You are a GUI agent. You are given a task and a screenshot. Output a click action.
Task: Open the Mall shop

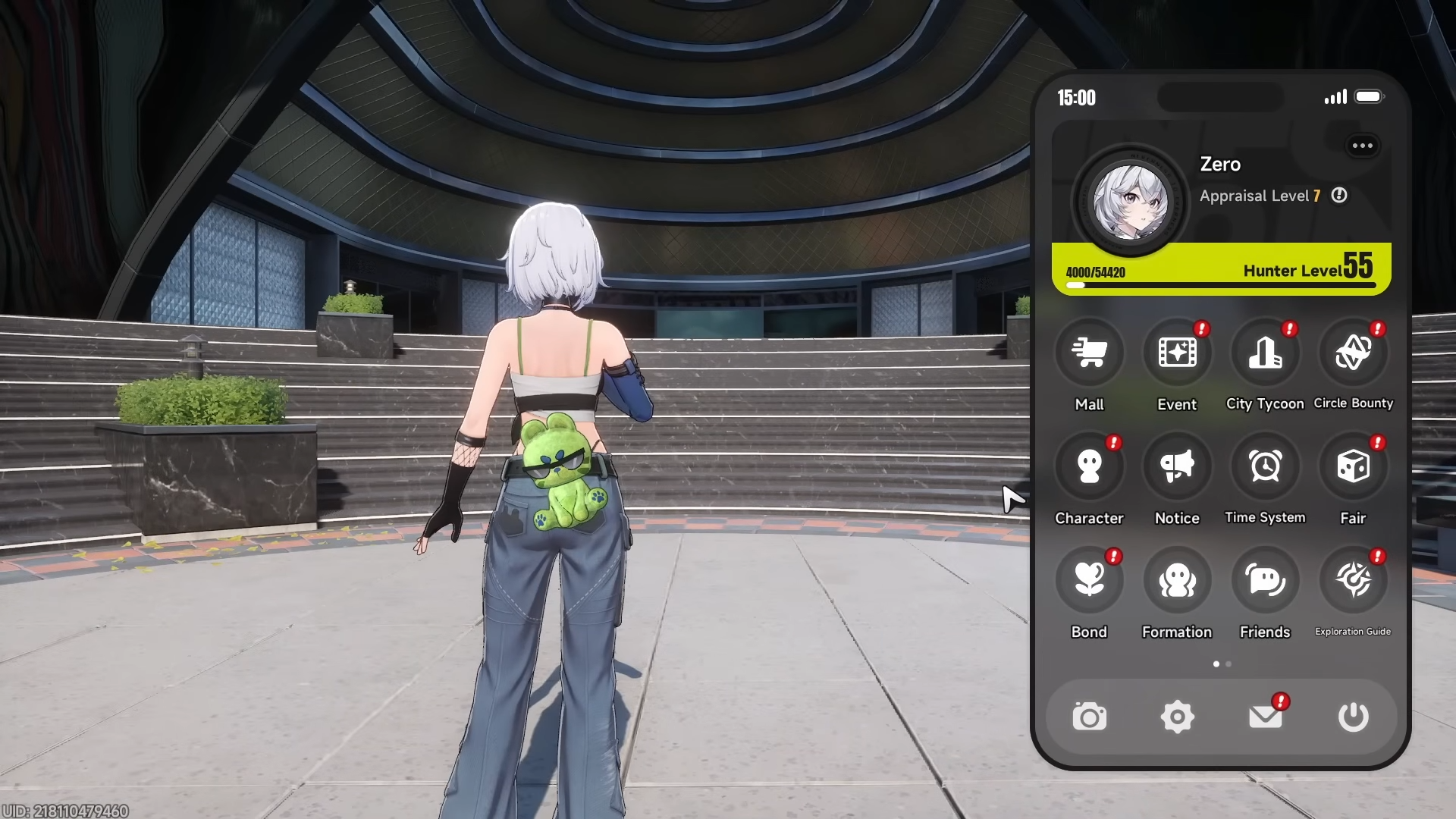(1089, 353)
